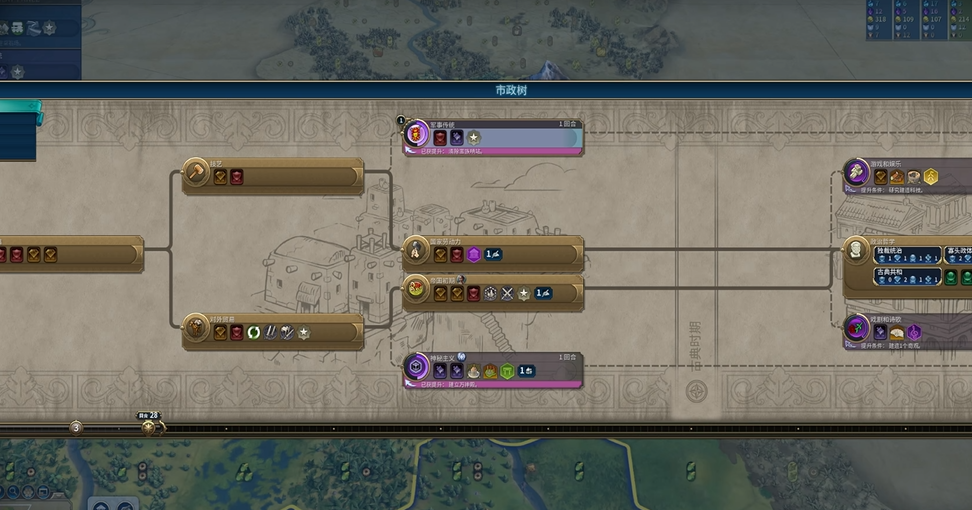Open the 政治哲学 civic node
972x510 pixels.
[x=858, y=250]
